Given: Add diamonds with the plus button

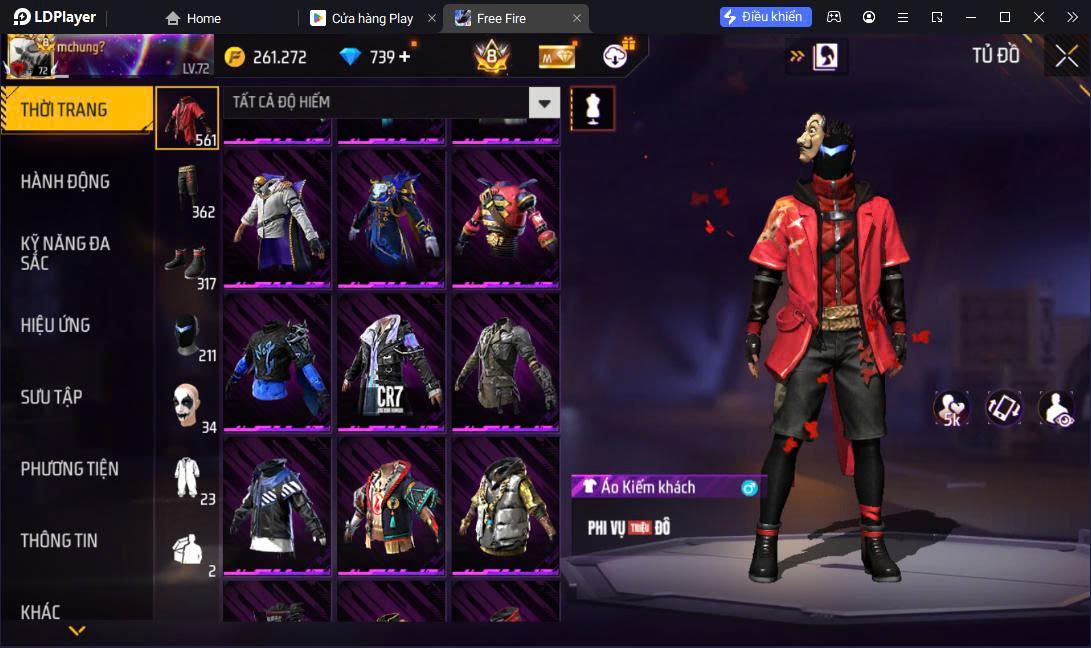Looking at the screenshot, I should pos(405,57).
